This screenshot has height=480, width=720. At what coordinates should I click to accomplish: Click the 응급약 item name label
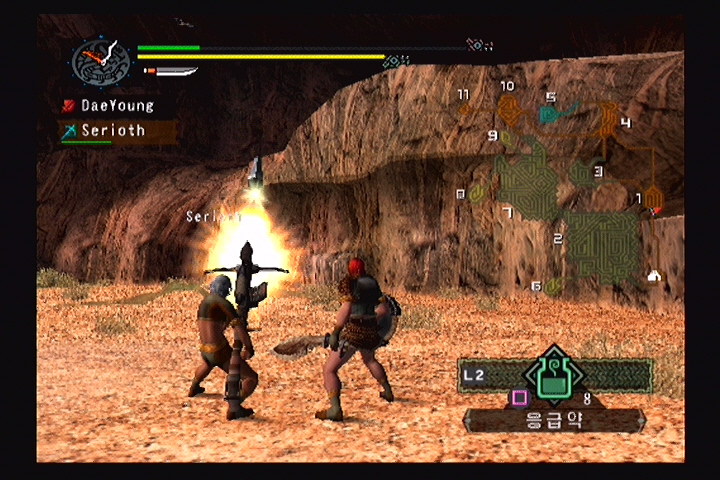tap(554, 420)
